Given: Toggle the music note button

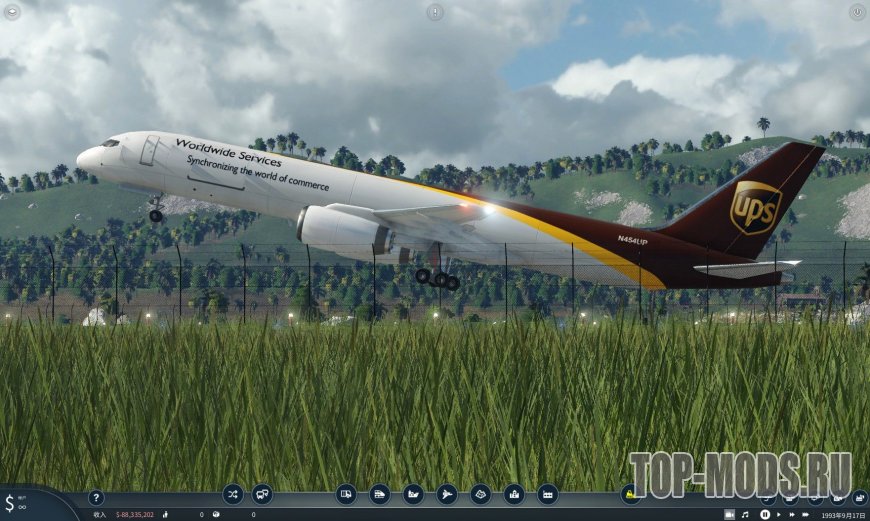Looking at the screenshot, I should pos(745,514).
